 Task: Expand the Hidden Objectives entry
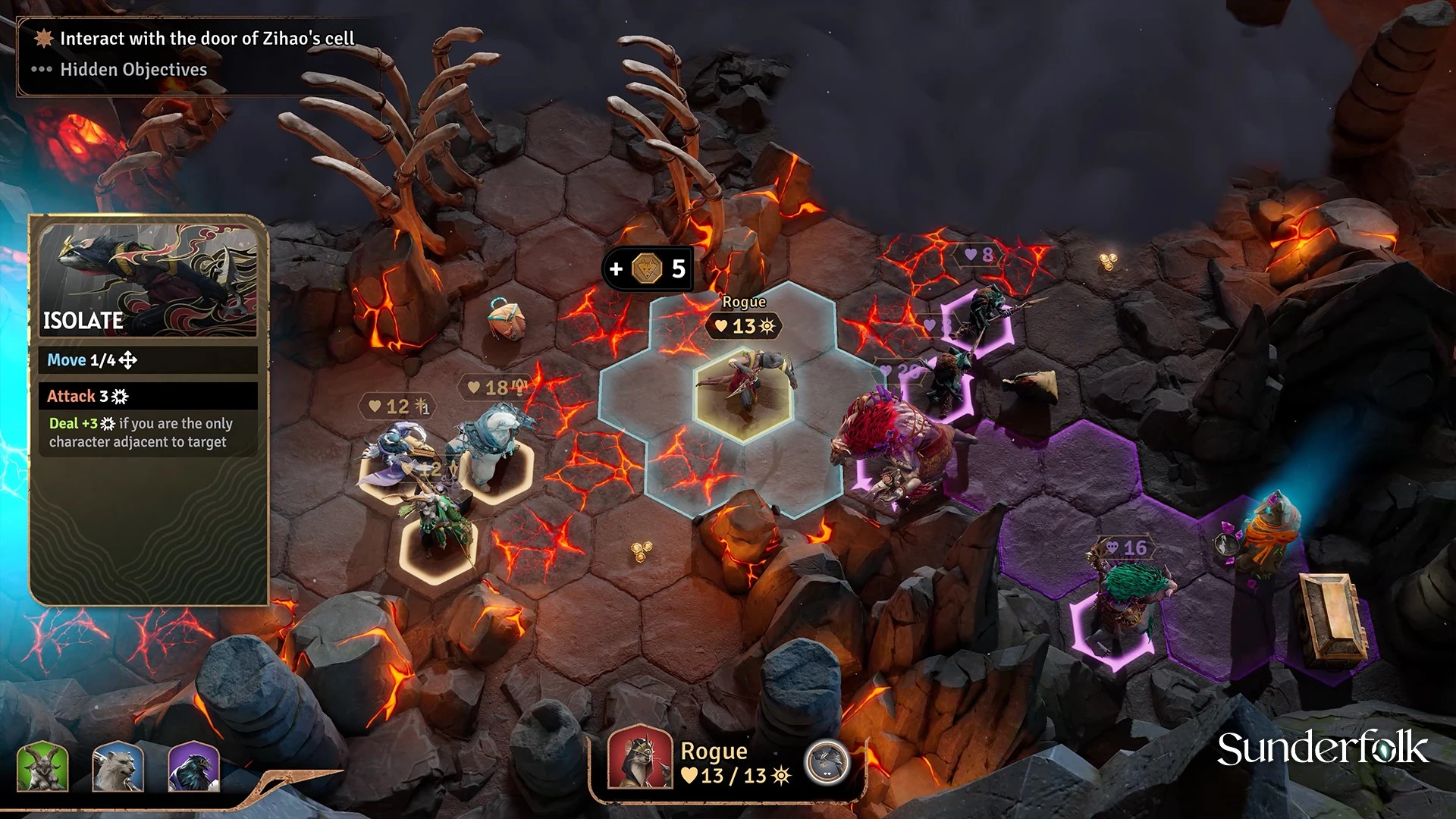(x=133, y=70)
